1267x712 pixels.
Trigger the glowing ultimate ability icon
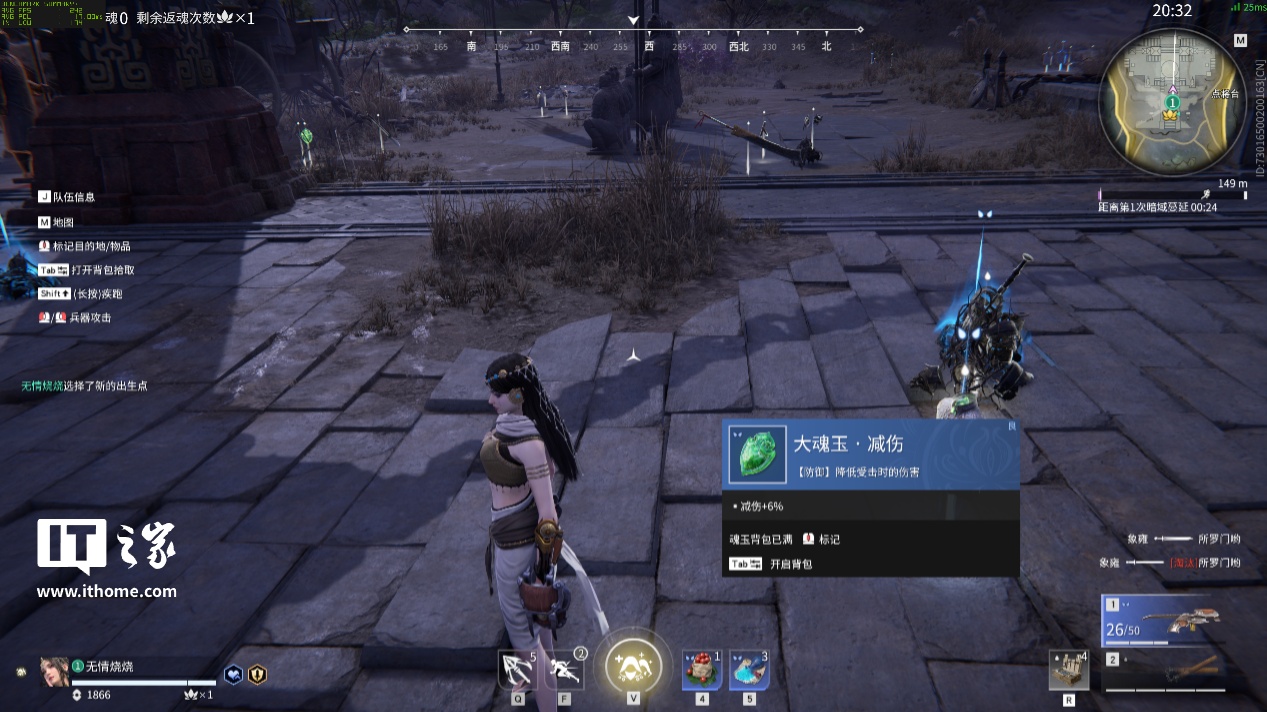(x=632, y=666)
